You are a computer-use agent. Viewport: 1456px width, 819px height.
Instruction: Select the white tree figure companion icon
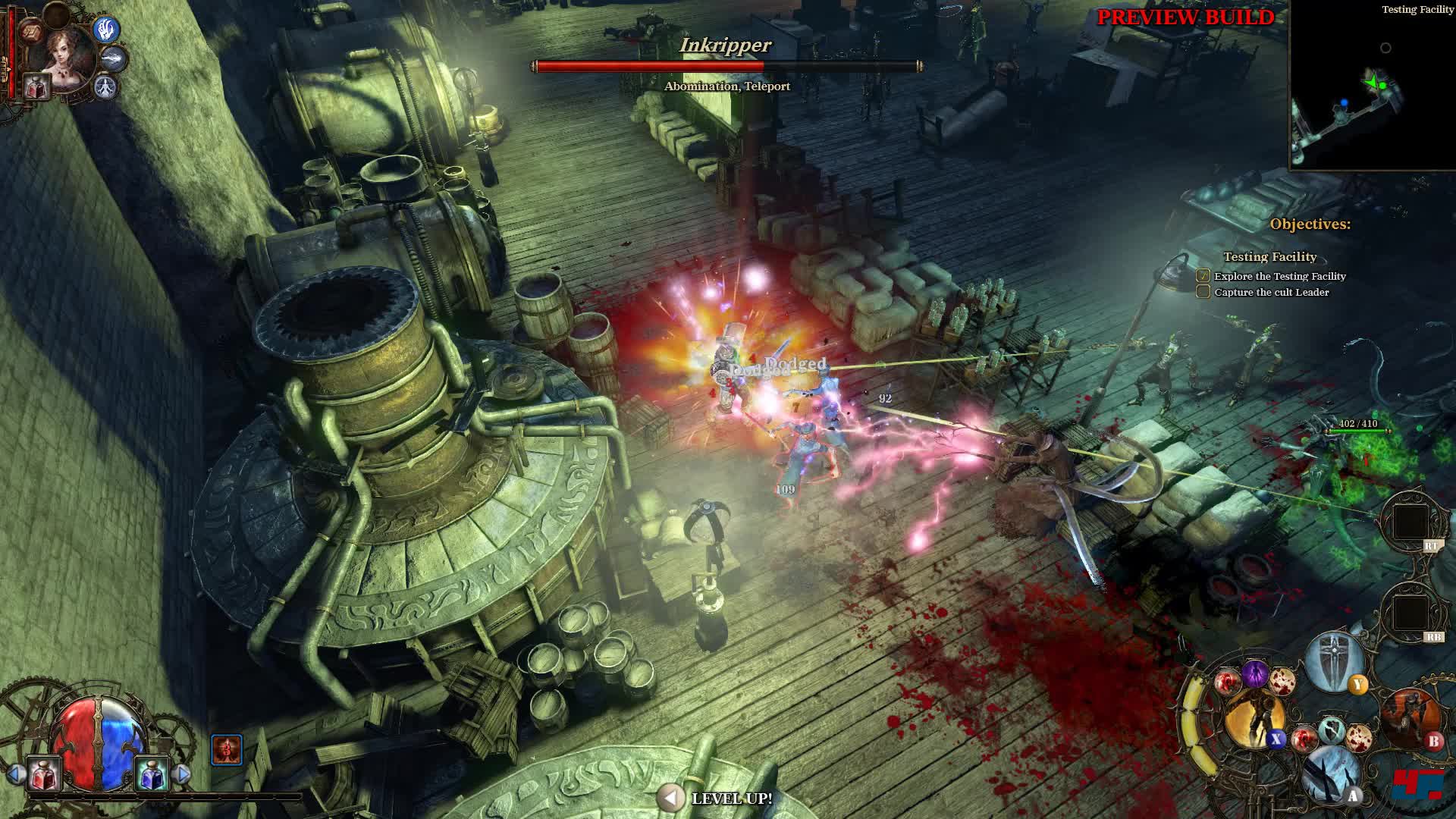[106, 87]
